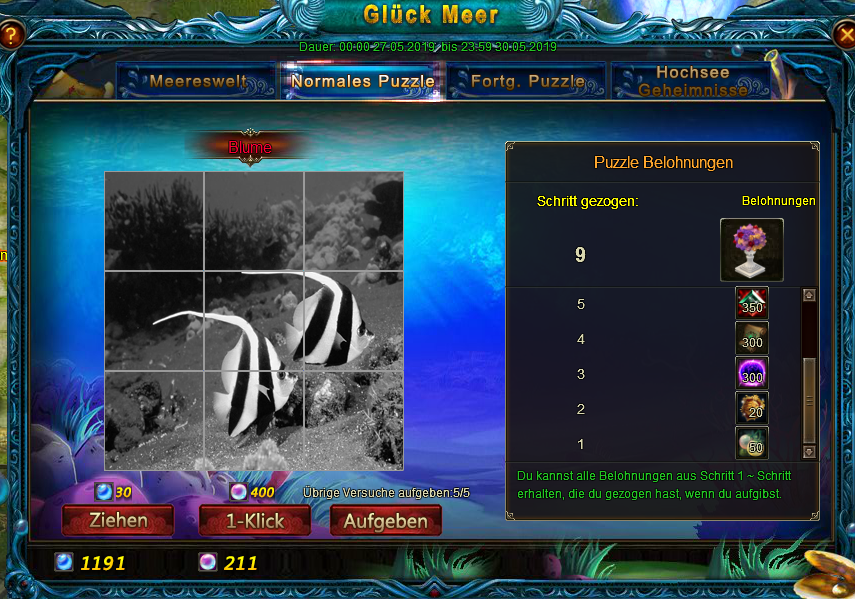Give up with the Aufgeben button

point(386,520)
